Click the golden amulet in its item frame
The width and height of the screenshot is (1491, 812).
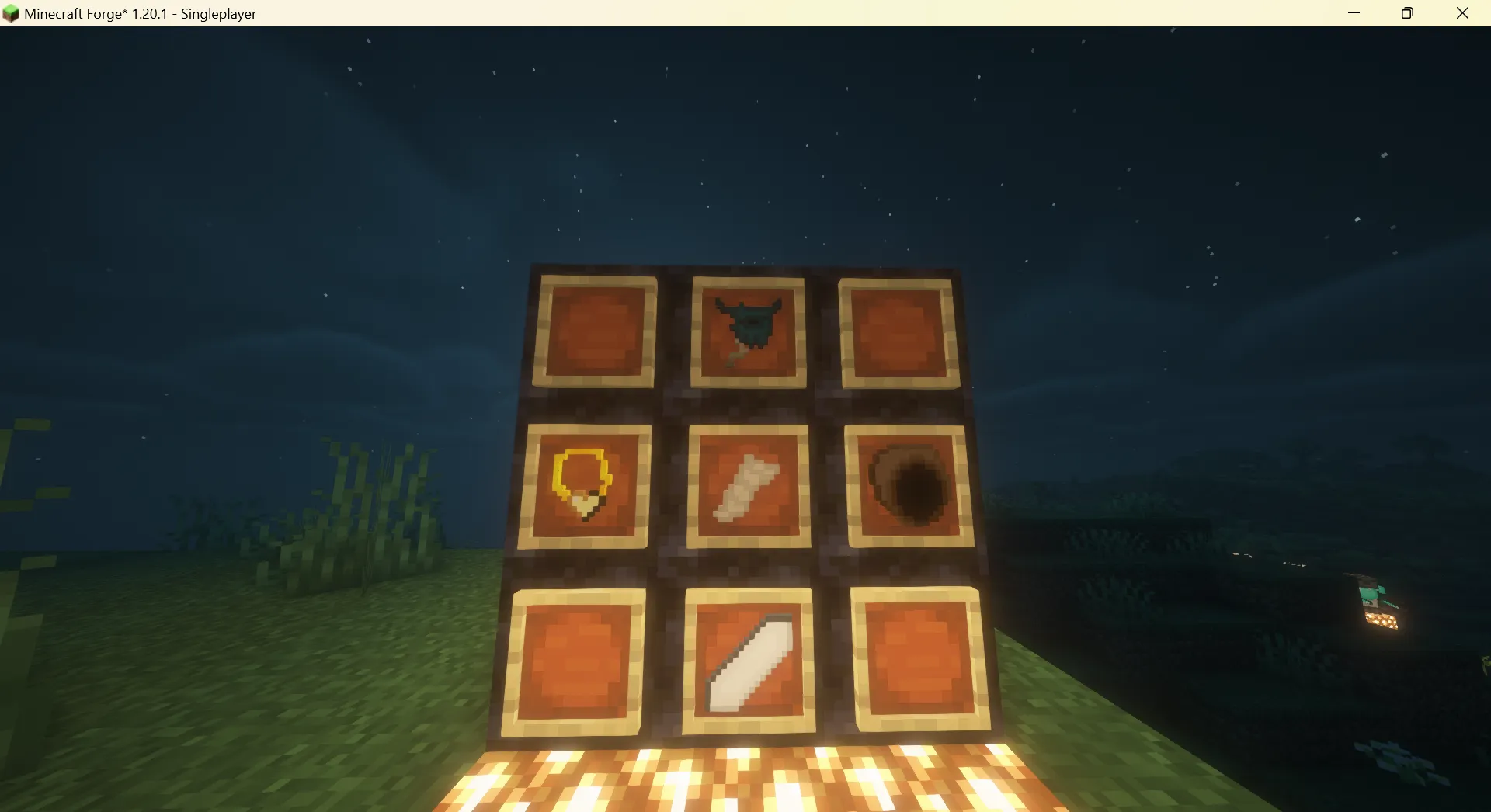pyautogui.click(x=581, y=479)
